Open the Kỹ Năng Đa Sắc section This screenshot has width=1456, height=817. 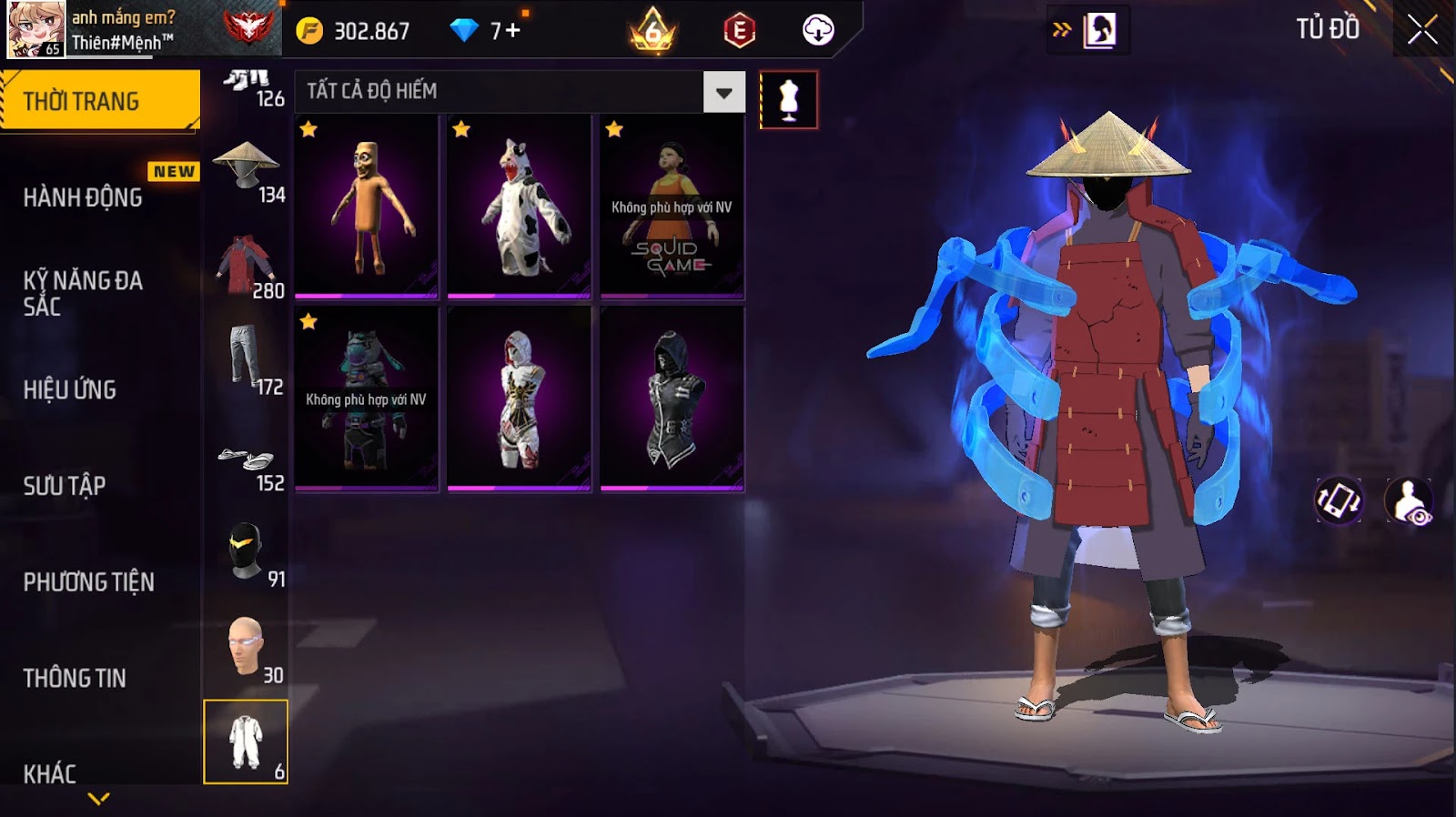click(x=83, y=293)
